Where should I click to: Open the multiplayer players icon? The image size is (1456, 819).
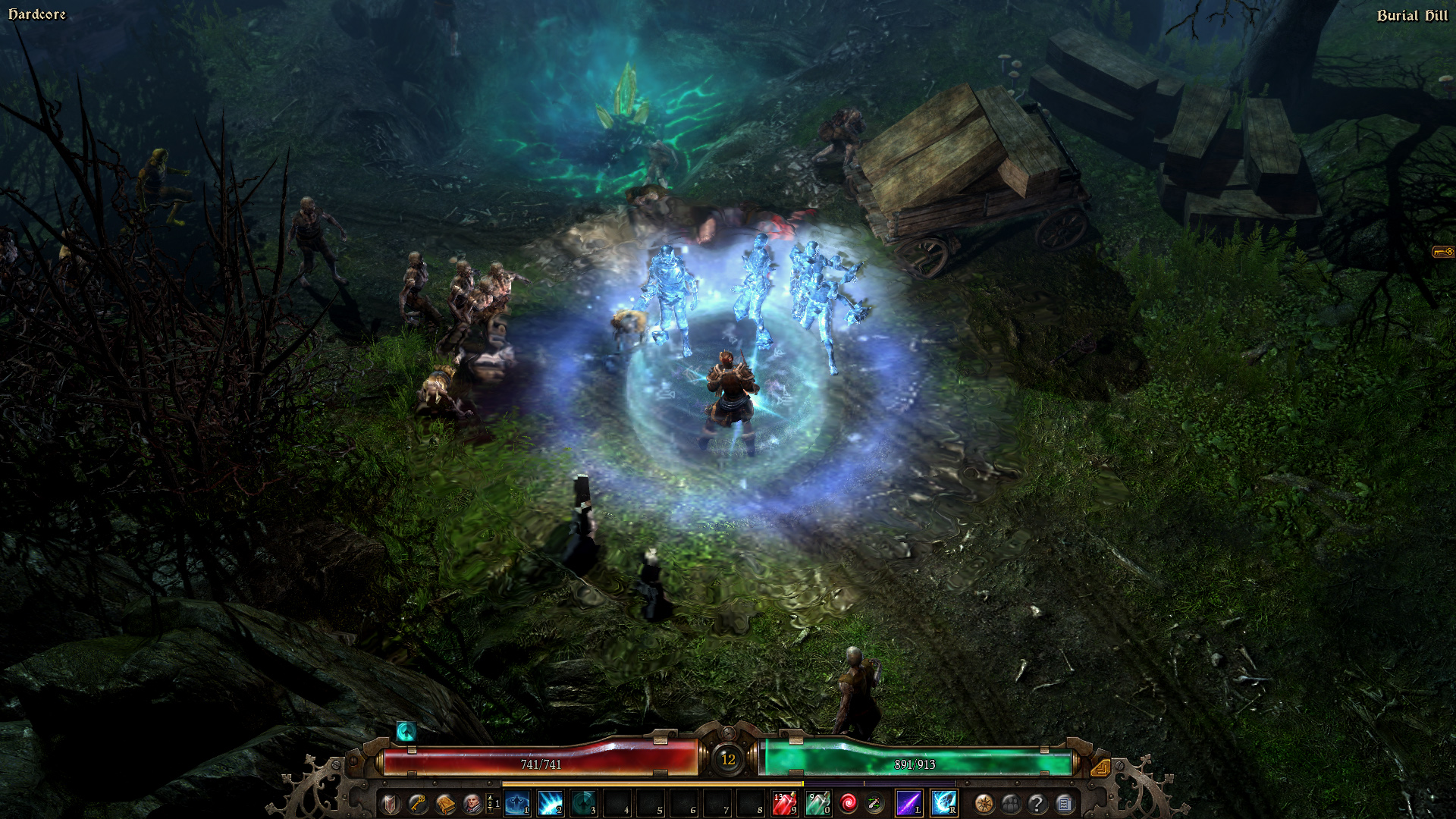pos(1011,802)
